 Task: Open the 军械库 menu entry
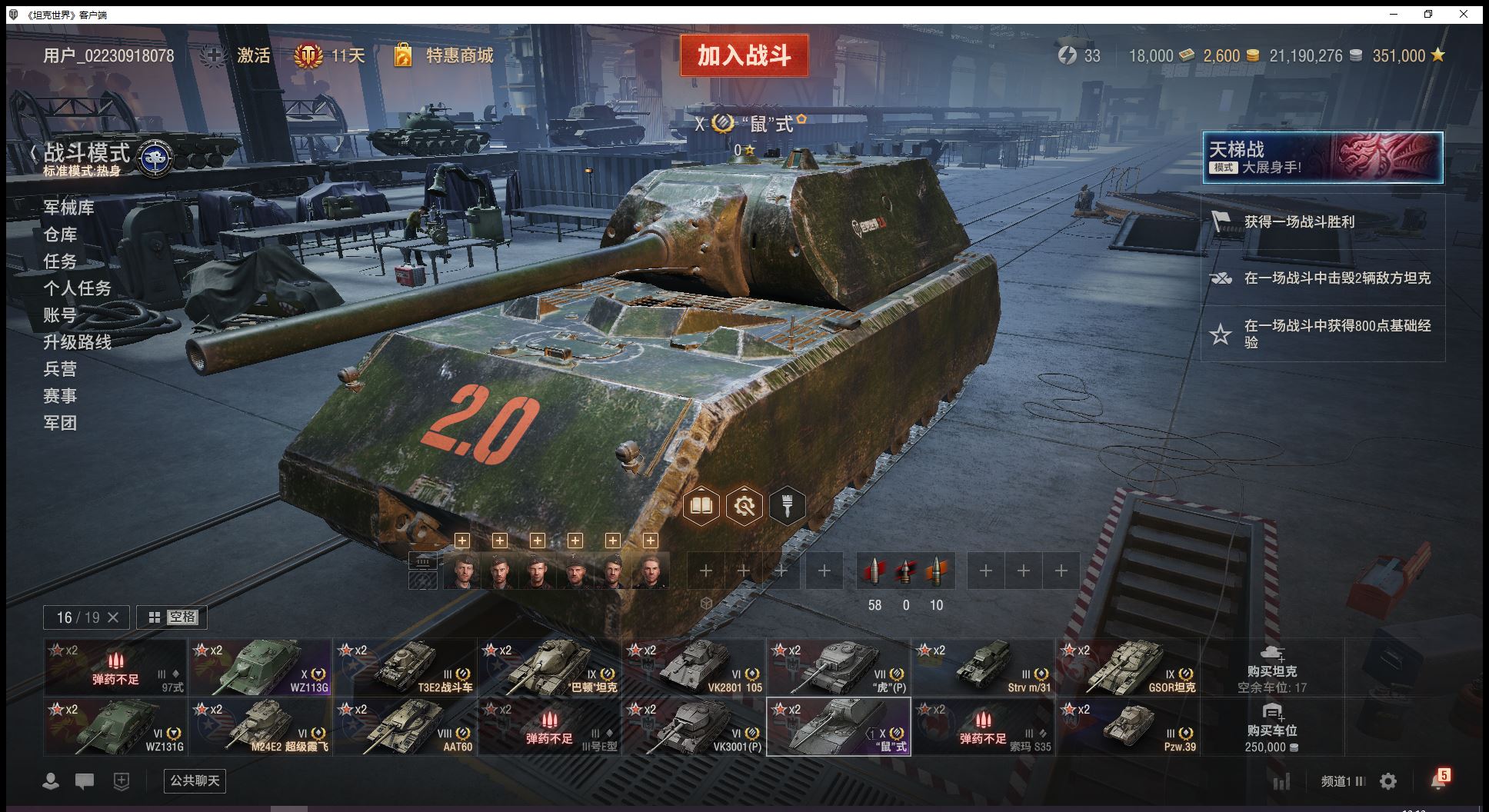(x=68, y=208)
